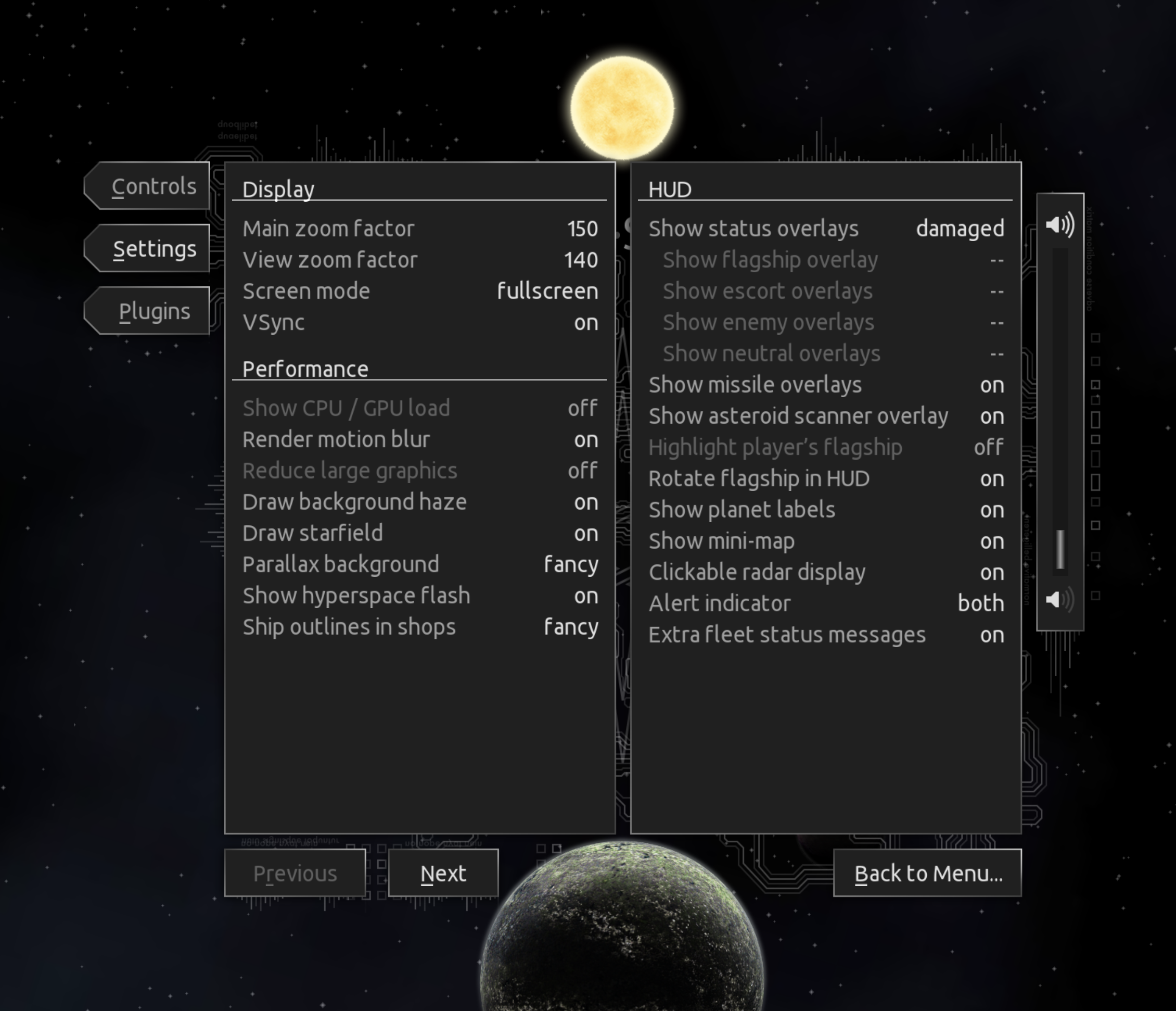Click the loud speaker icon above volume slider
Viewport: 1176px width, 1011px height.
click(x=1060, y=224)
